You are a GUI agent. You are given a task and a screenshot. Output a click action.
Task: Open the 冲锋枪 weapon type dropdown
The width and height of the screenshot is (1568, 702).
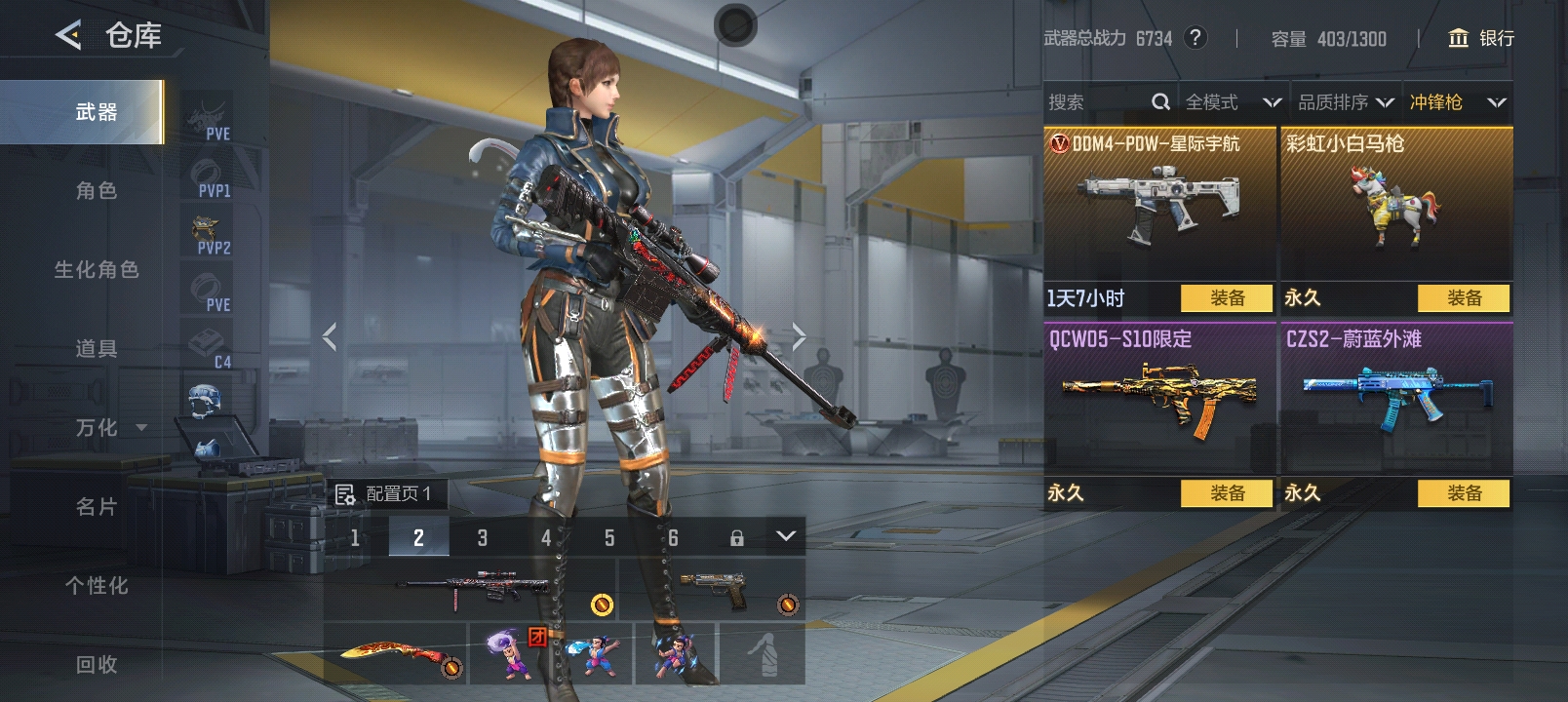tap(1457, 102)
